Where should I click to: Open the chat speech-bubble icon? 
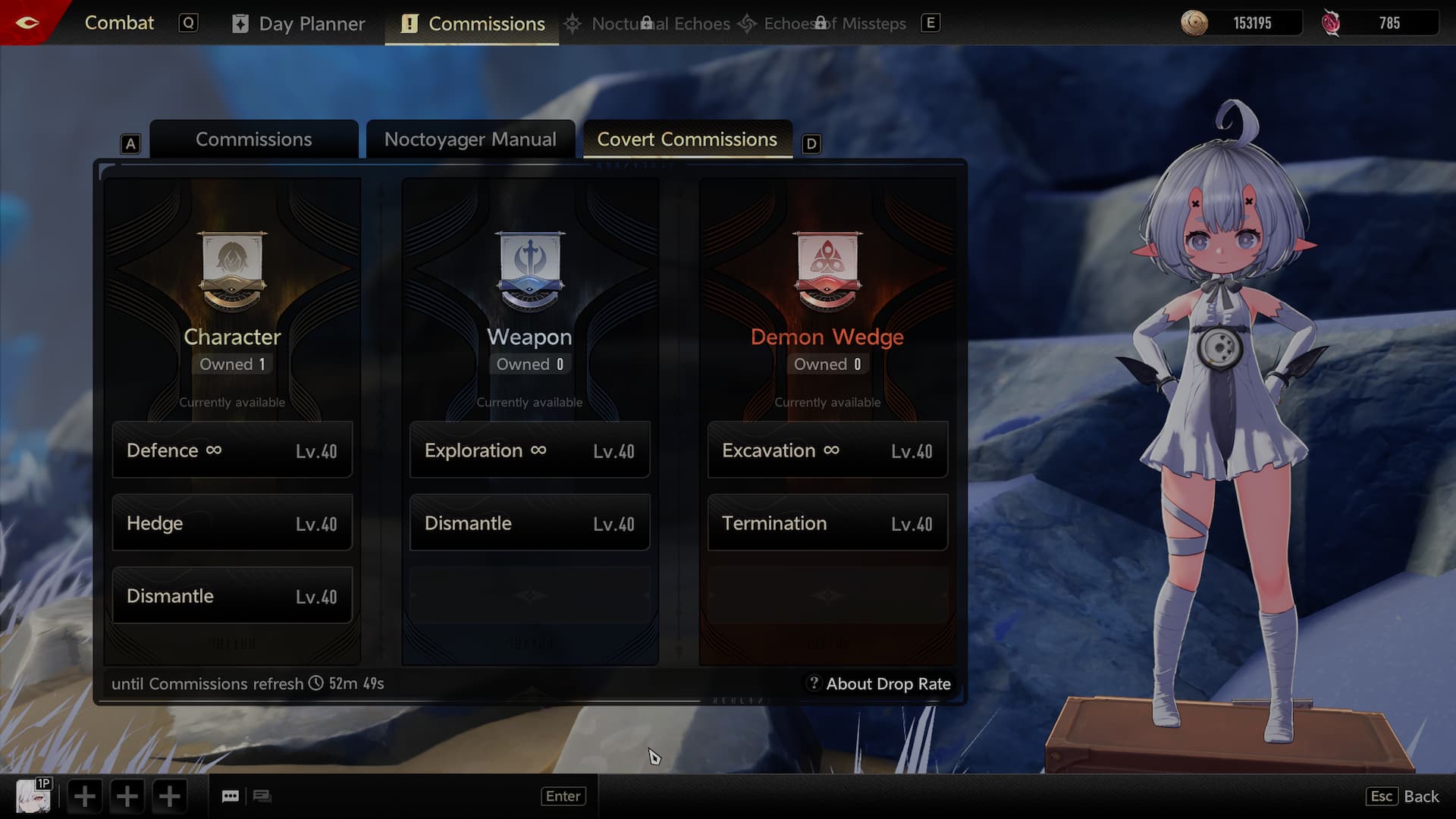(231, 796)
